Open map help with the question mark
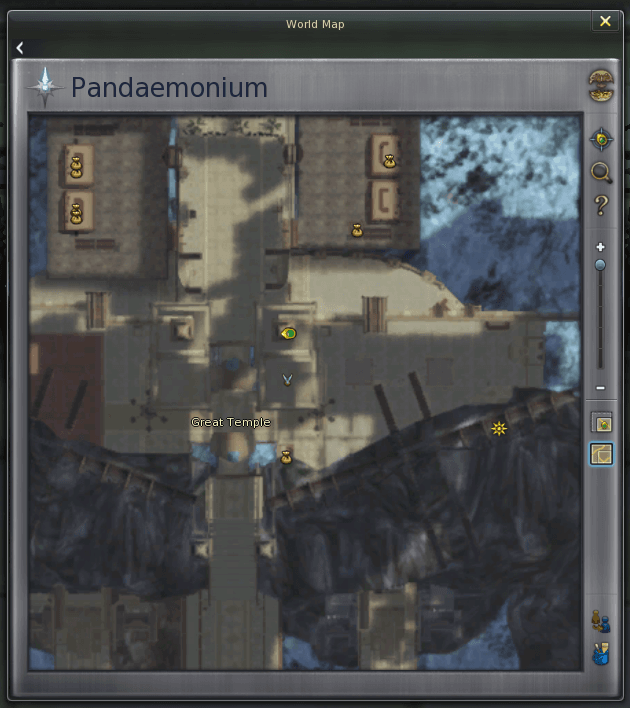 tap(601, 206)
